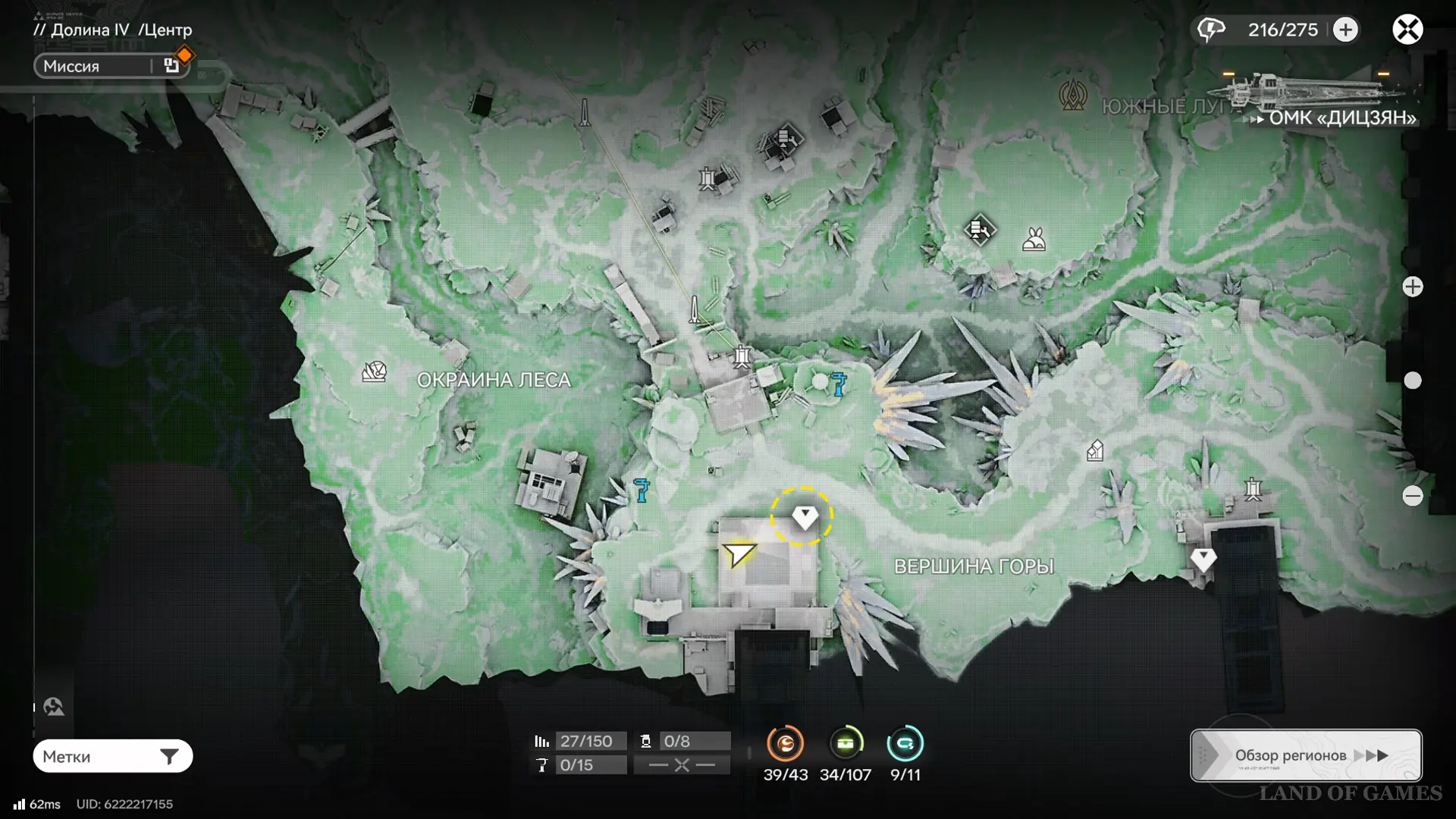Viewport: 1456px width, 819px height.
Task: Close the map with the X button
Action: [1407, 30]
